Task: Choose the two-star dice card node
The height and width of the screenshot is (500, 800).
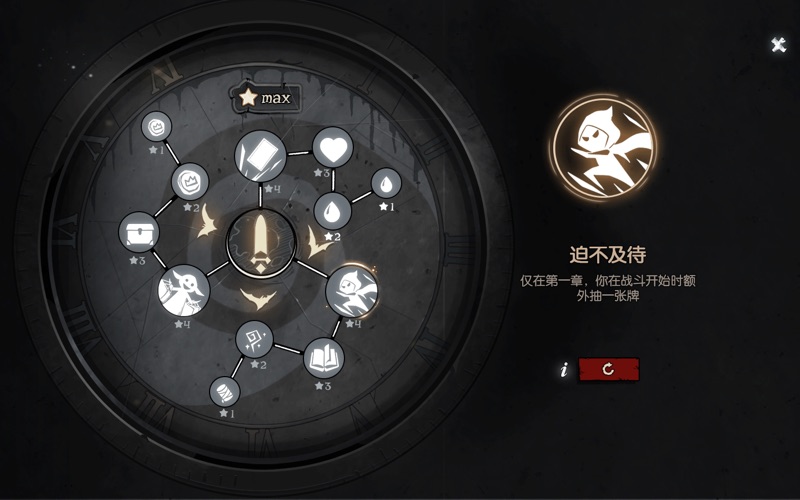Action: [x=254, y=339]
